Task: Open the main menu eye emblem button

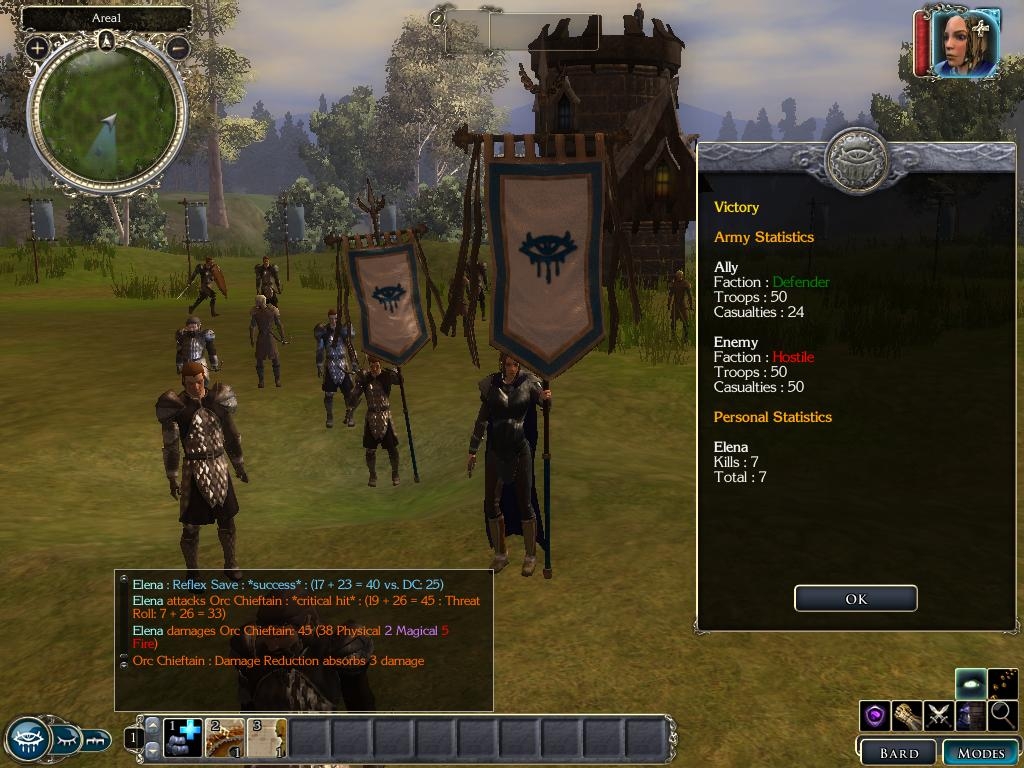Action: 27,739
